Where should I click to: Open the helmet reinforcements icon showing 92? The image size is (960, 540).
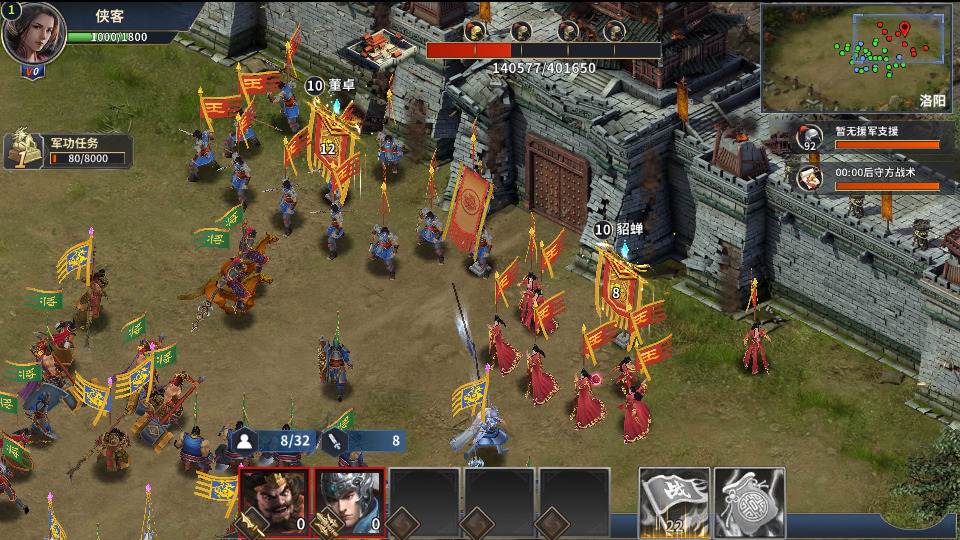tap(810, 137)
